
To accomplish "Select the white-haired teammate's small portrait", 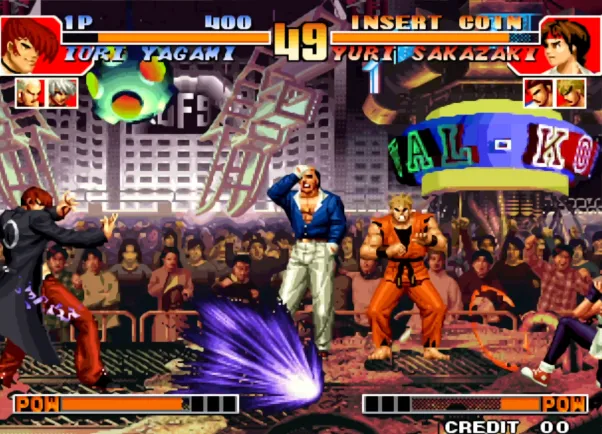I will pyautogui.click(x=61, y=93).
